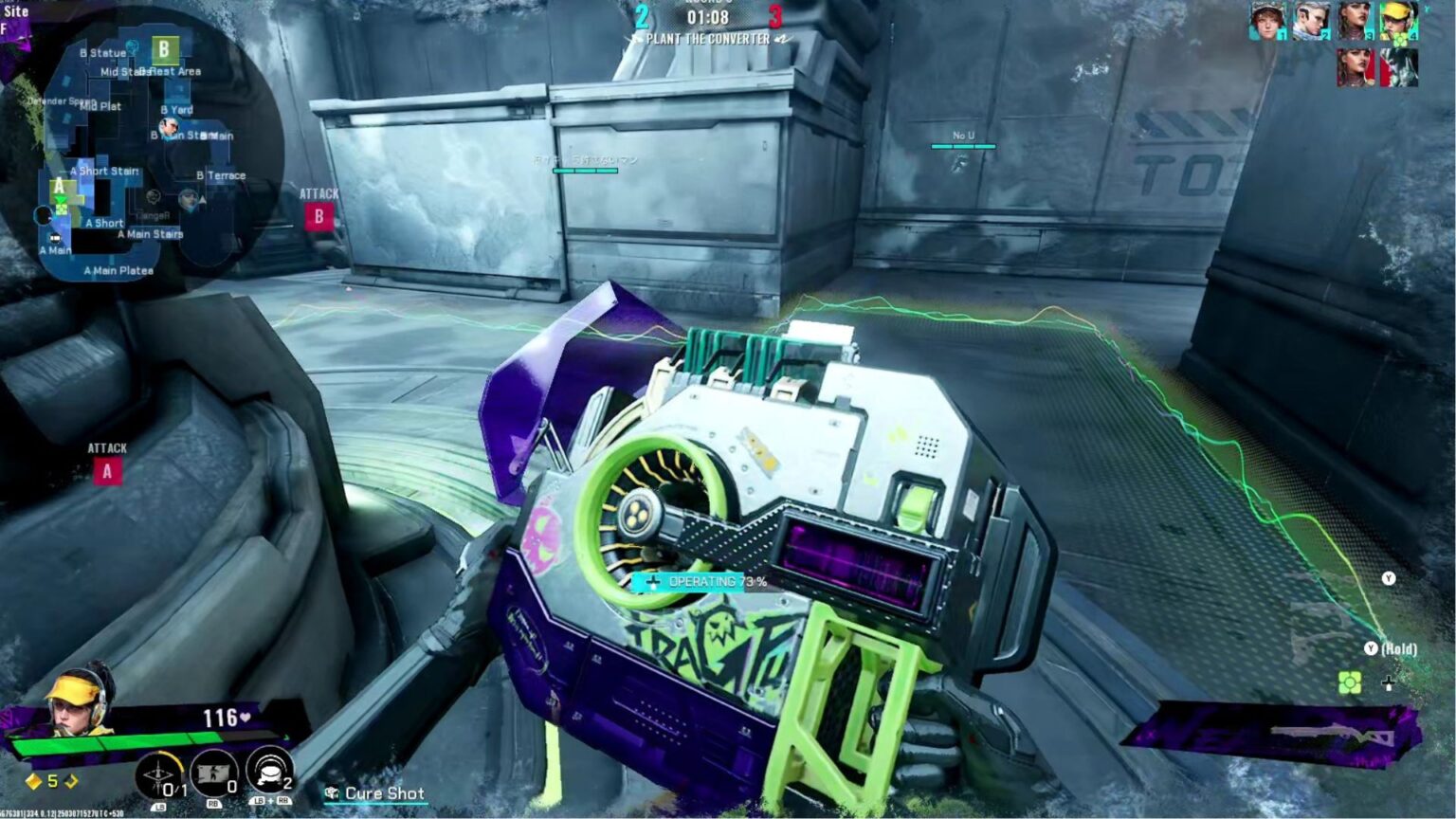Click the syringe pickup icon beside Y Hold
The image size is (1456, 819).
point(1389,684)
